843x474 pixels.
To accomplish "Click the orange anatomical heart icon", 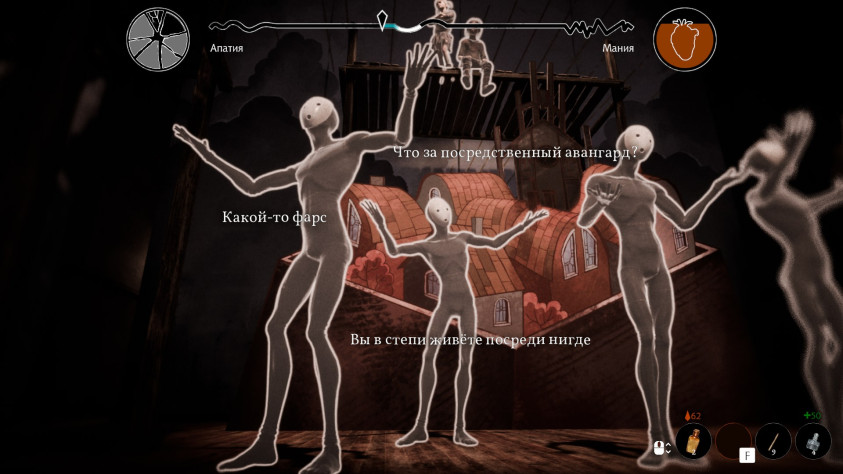I will (685, 39).
